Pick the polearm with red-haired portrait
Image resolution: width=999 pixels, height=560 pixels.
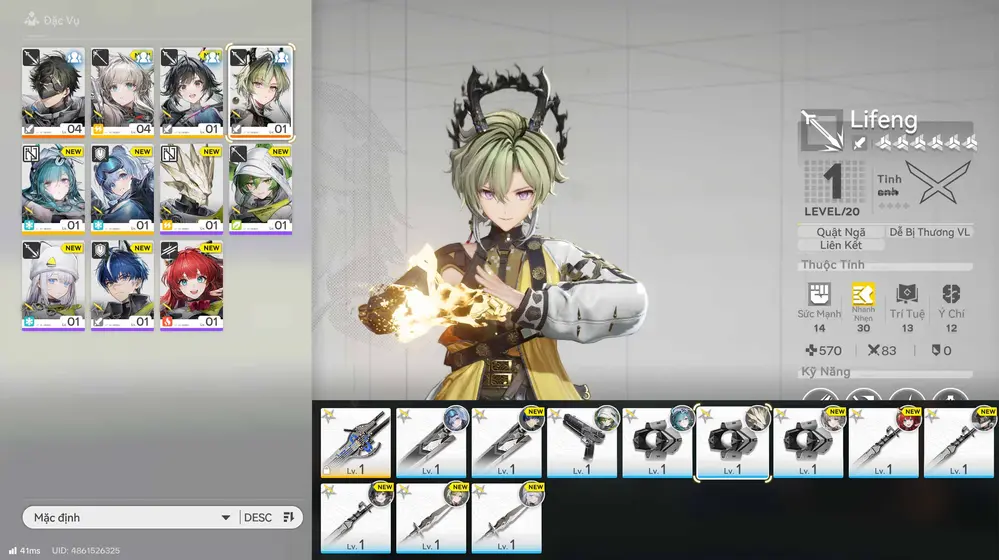coord(885,442)
